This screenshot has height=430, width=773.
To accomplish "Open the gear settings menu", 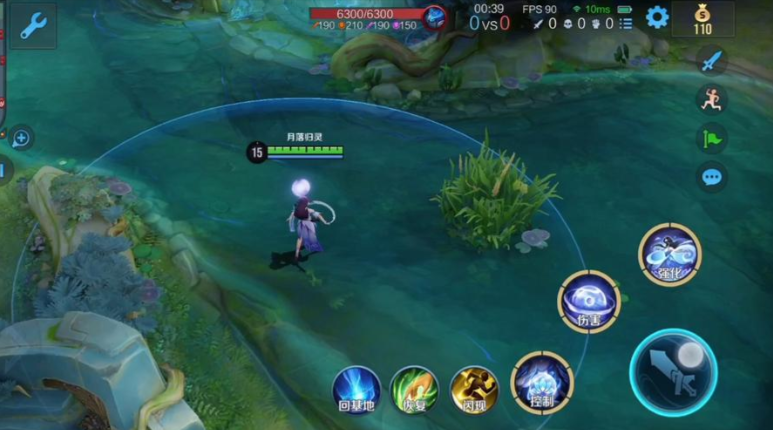I will (656, 17).
